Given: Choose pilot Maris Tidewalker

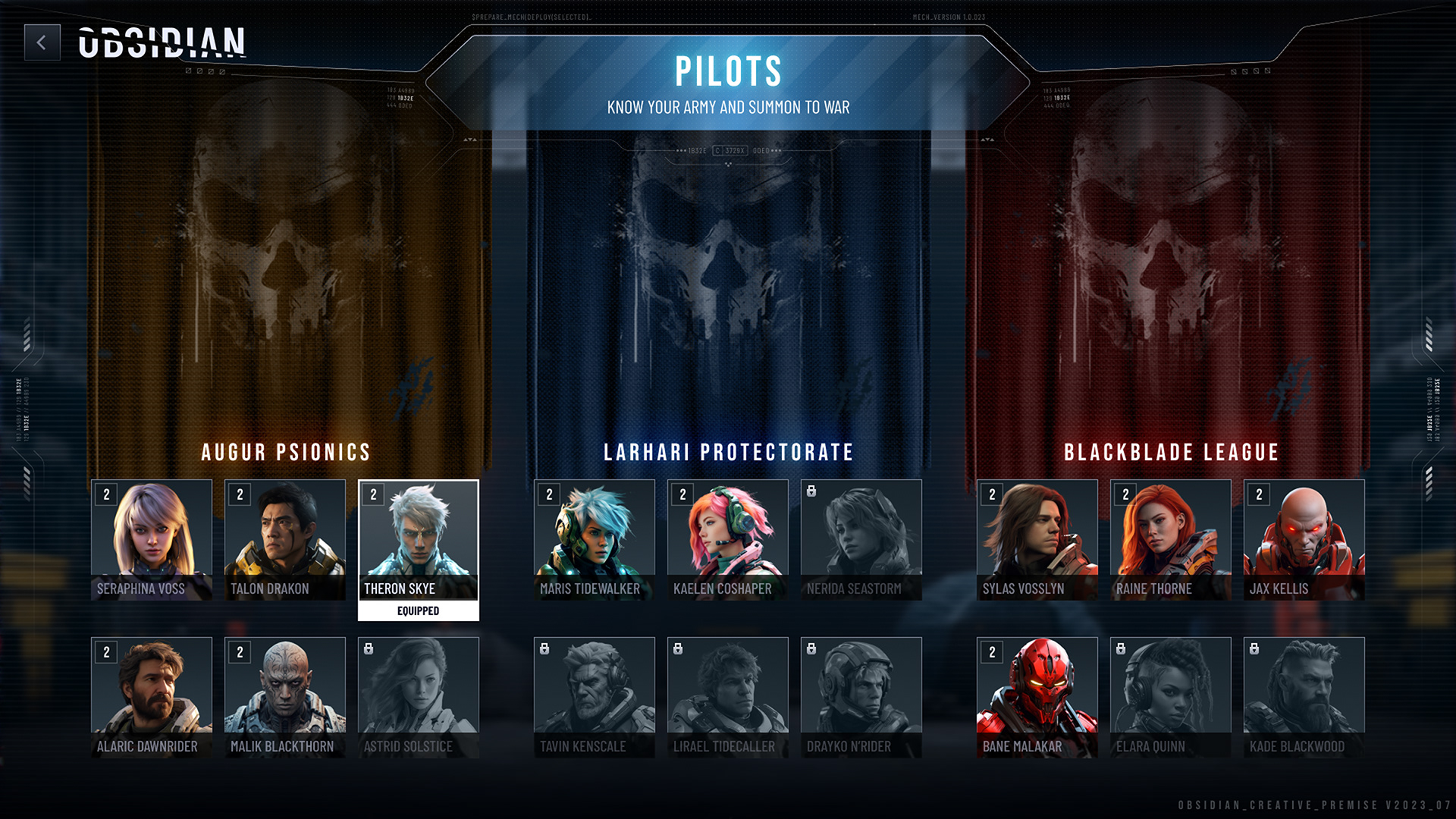Looking at the screenshot, I should [595, 539].
